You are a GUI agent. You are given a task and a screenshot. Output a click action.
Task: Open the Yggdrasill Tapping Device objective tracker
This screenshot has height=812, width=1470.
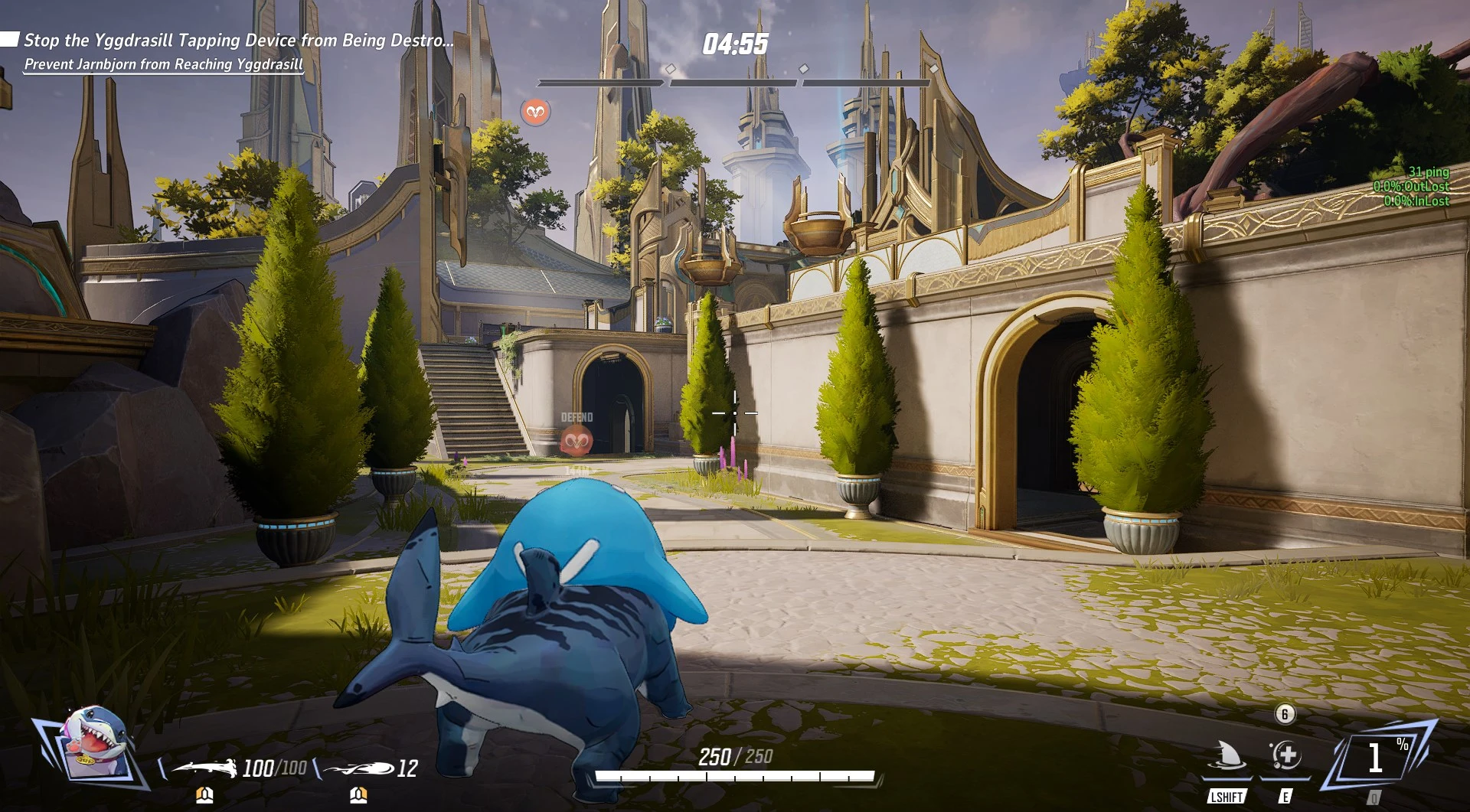click(237, 41)
